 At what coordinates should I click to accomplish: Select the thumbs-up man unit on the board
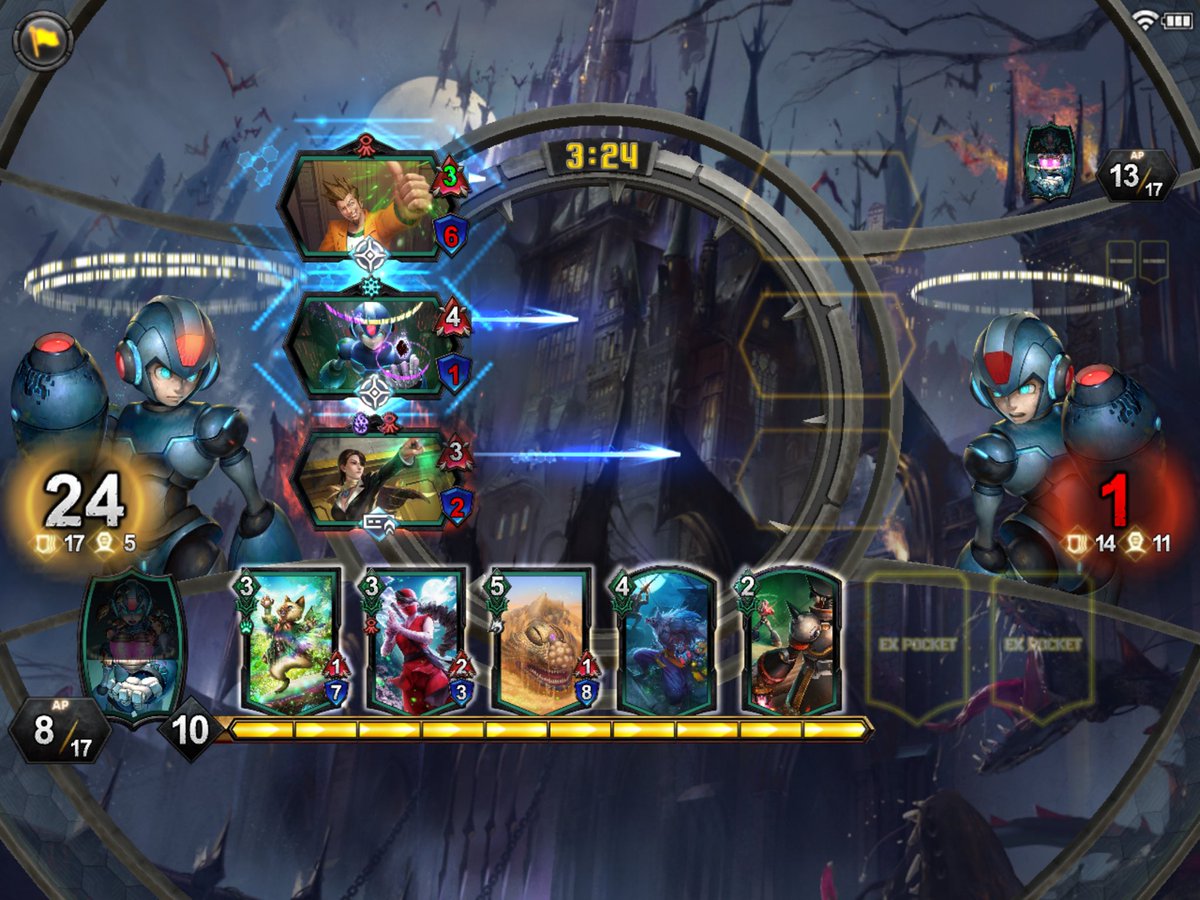[365, 207]
